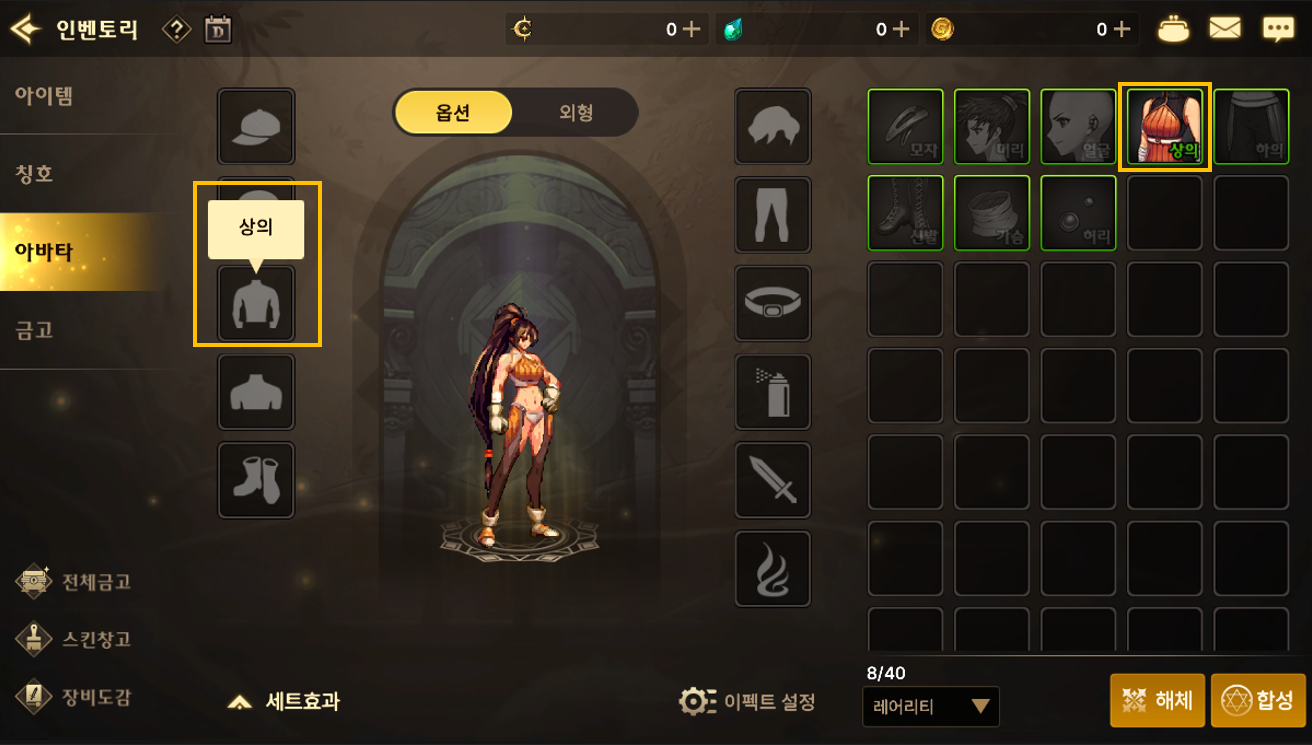The height and width of the screenshot is (745, 1312).
Task: Toggle back to the 옵션 view
Action: [x=452, y=113]
